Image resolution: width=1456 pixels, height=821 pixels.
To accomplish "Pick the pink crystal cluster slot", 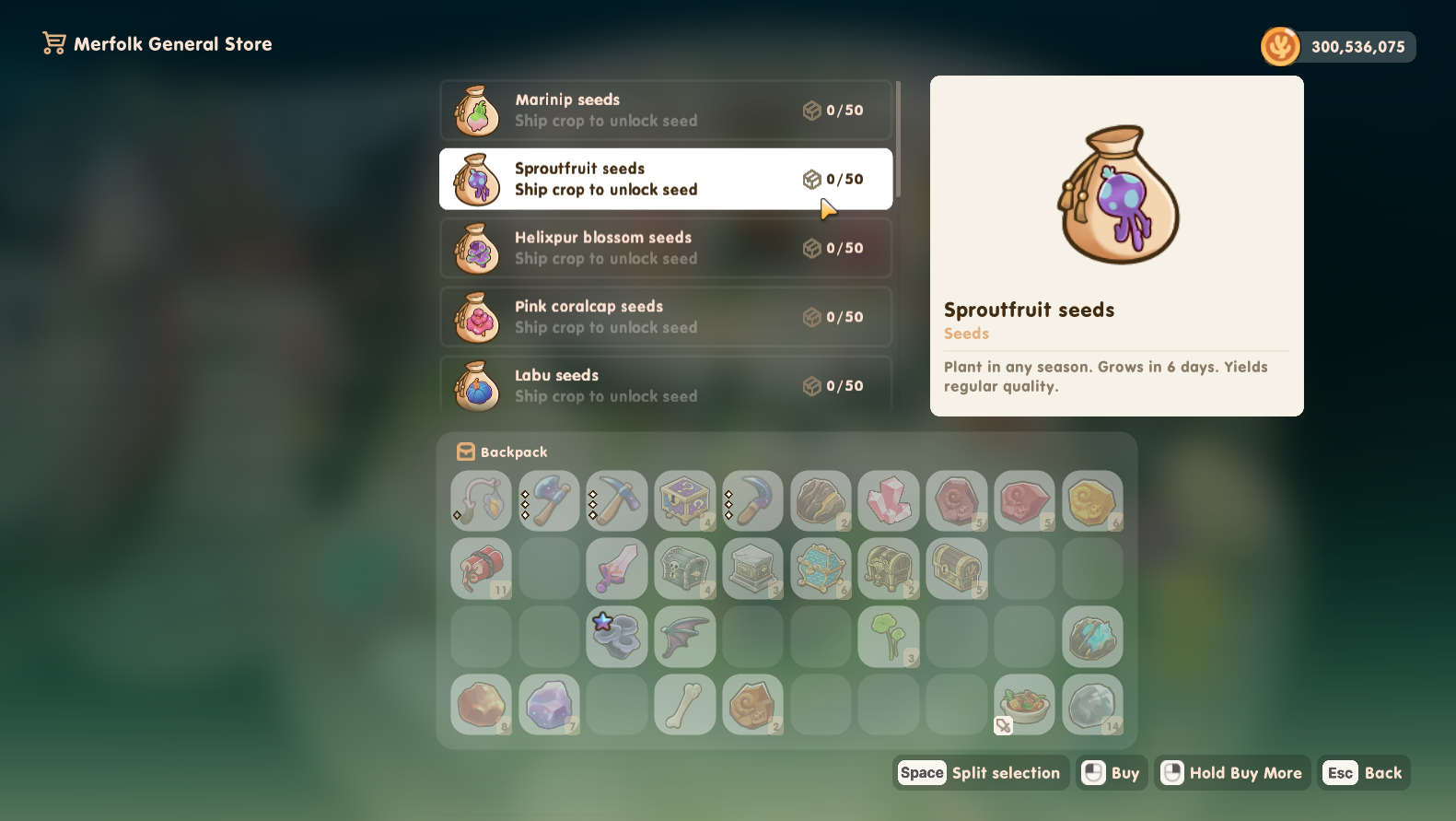I will [x=889, y=501].
